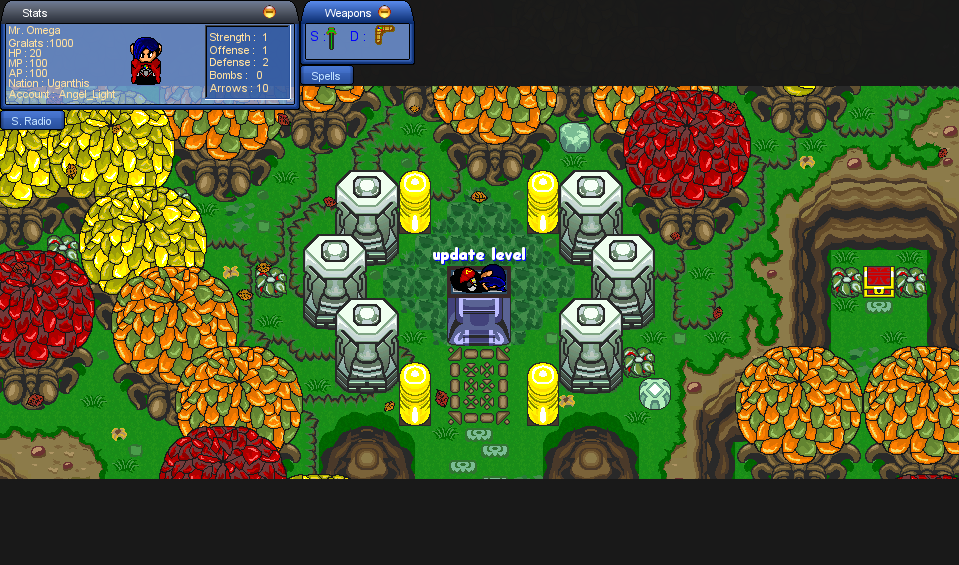Click the character portrait in Stats
Image resolution: width=959 pixels, height=565 pixels.
[146, 61]
